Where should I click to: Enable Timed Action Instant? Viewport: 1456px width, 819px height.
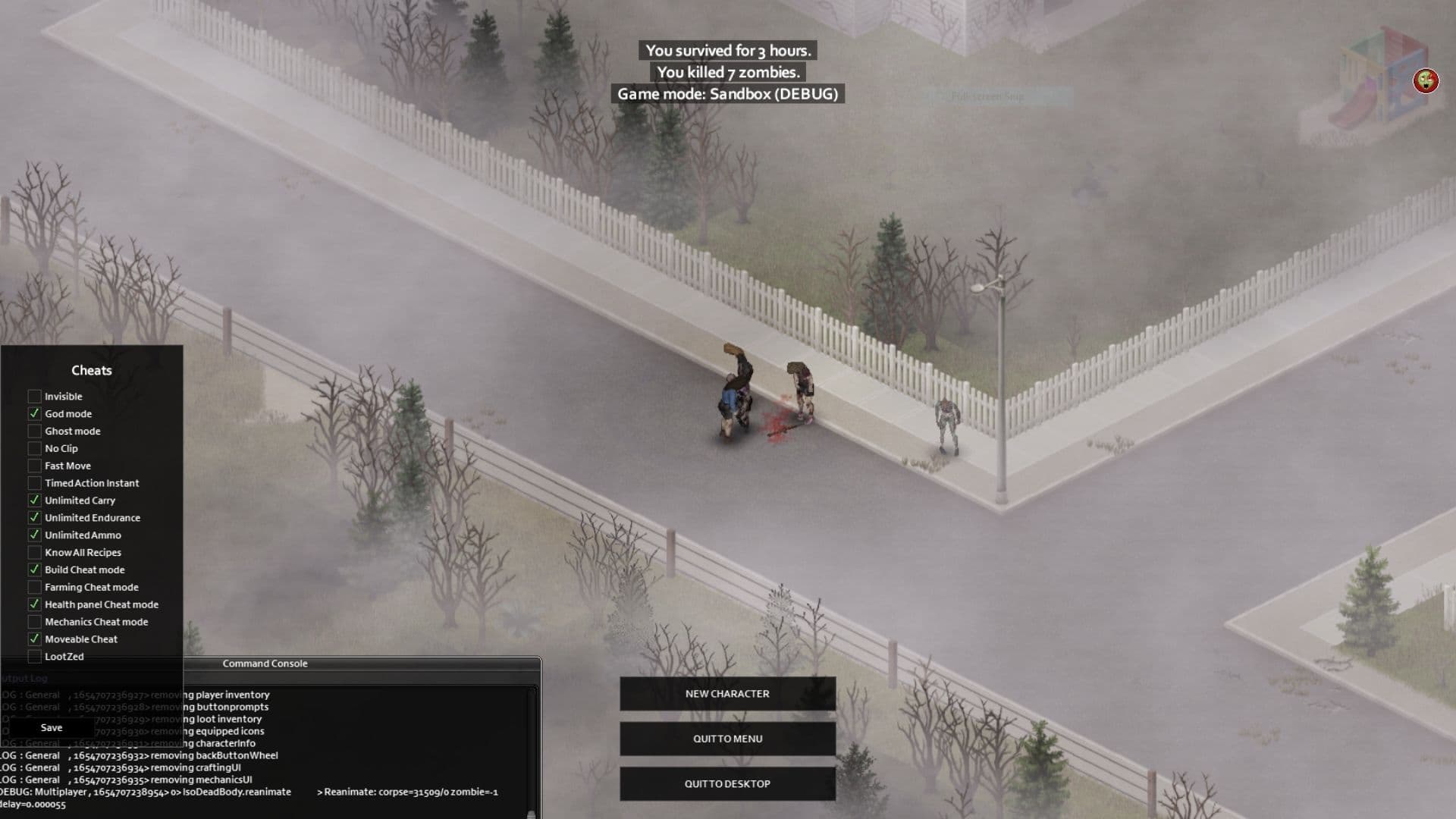pos(35,483)
